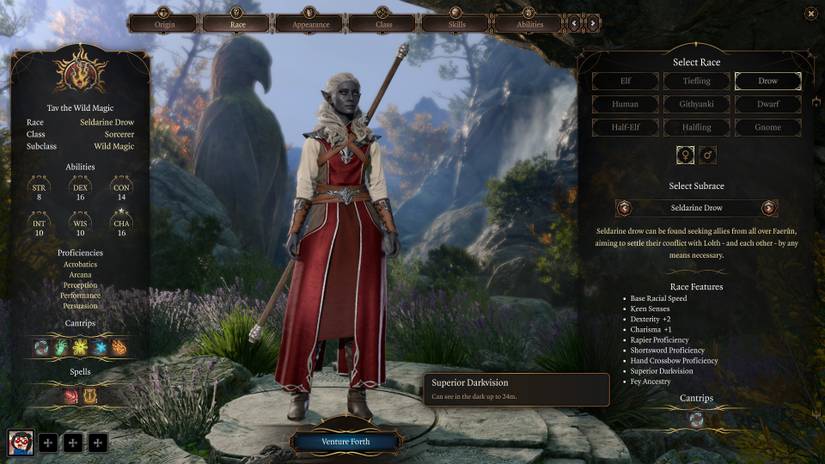Go to the Class tab
The width and height of the screenshot is (825, 464).
pos(382,22)
